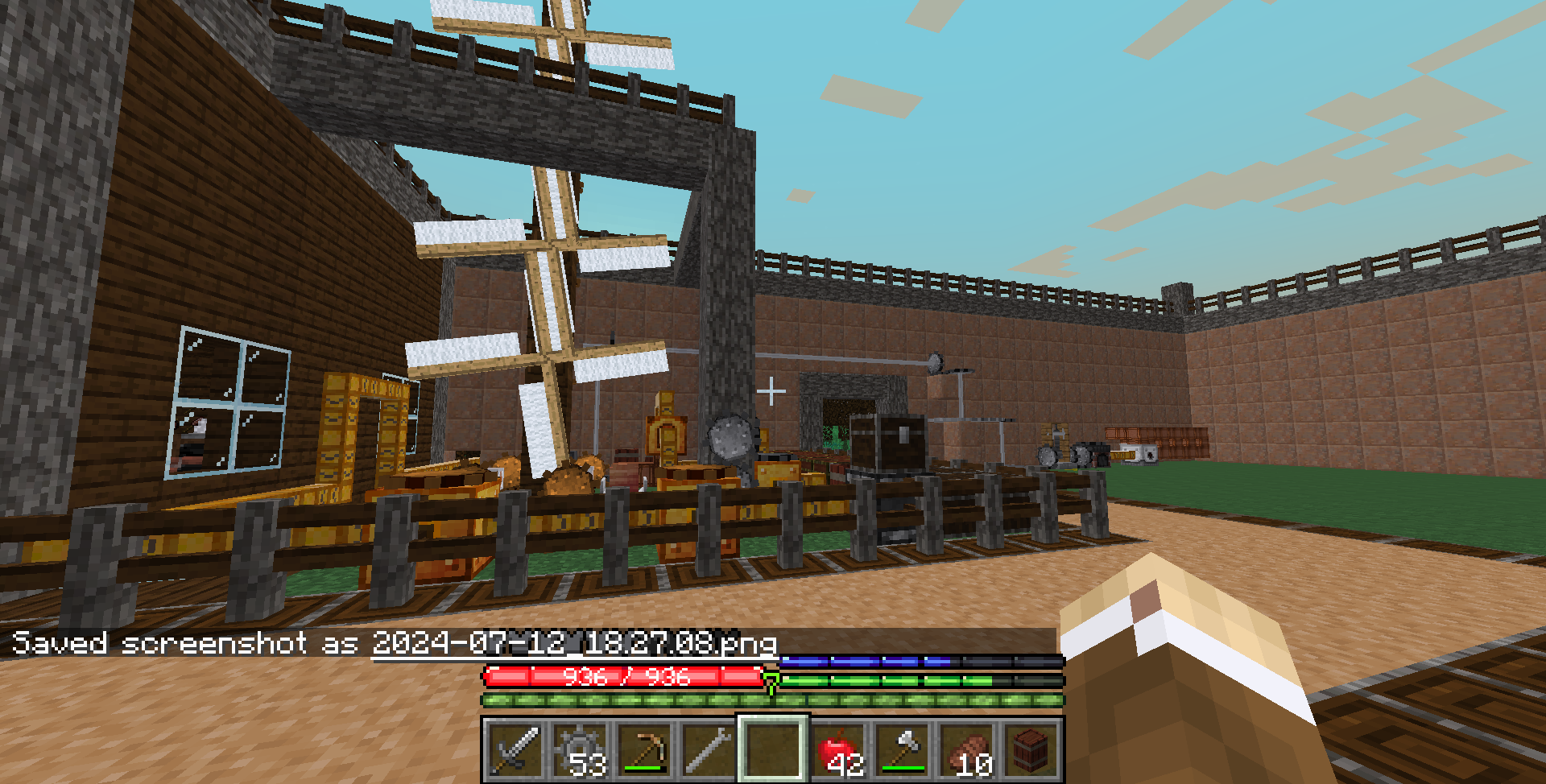
Task: Click the crosshair at screen center
Action: [x=771, y=390]
